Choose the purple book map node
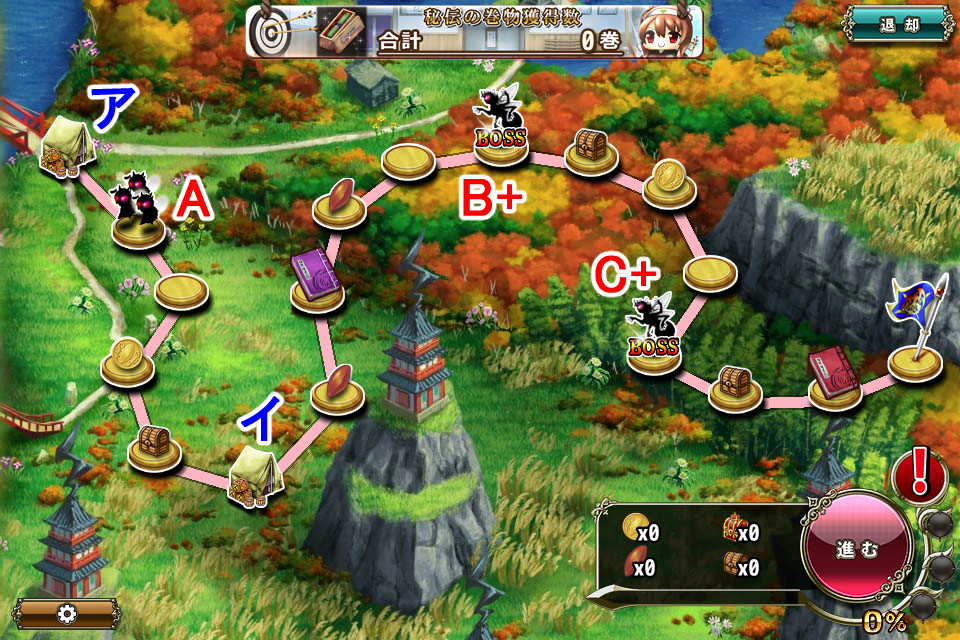The image size is (960, 640). (318, 280)
